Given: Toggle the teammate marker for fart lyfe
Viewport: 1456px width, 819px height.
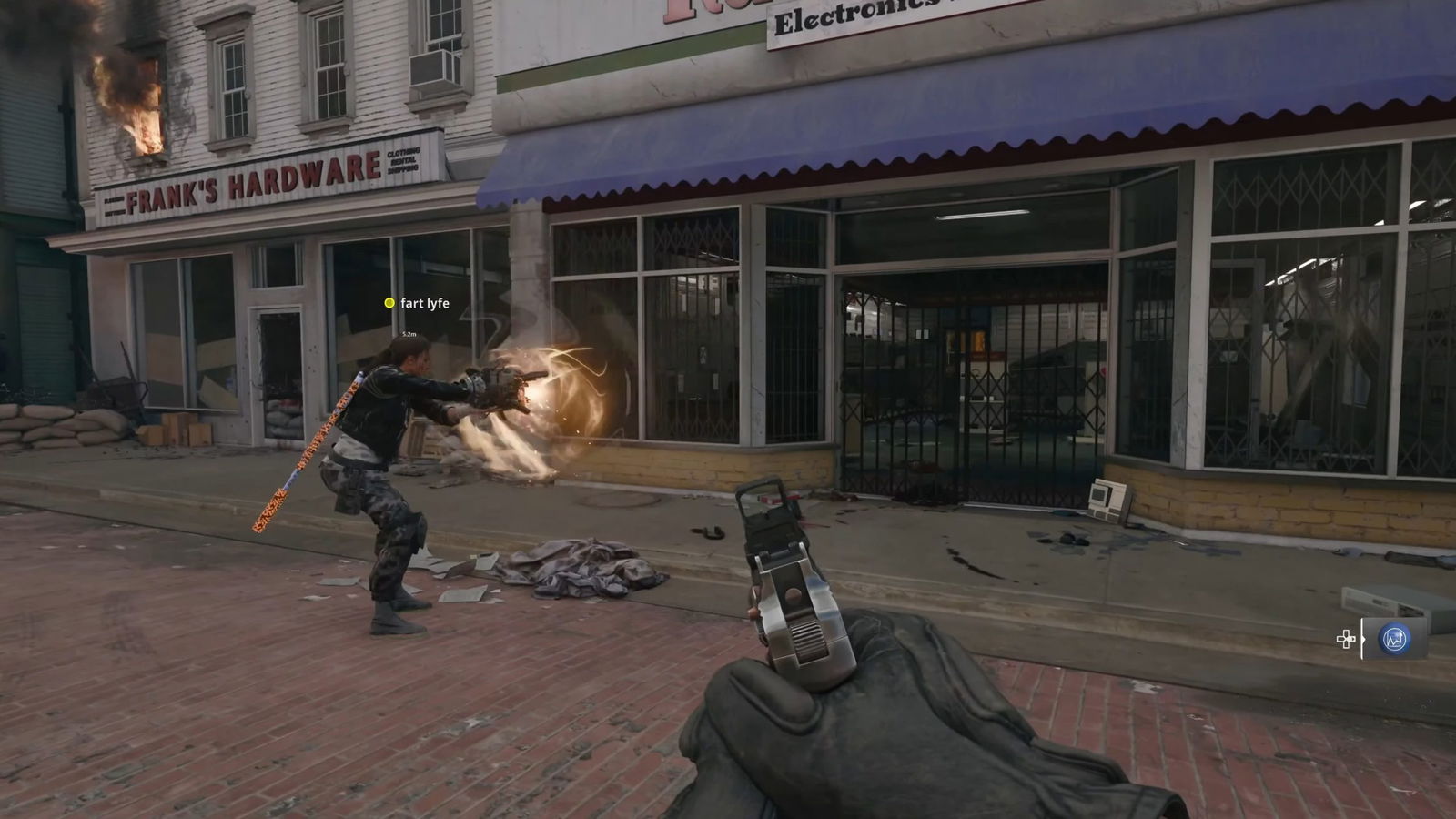Looking at the screenshot, I should [x=389, y=303].
